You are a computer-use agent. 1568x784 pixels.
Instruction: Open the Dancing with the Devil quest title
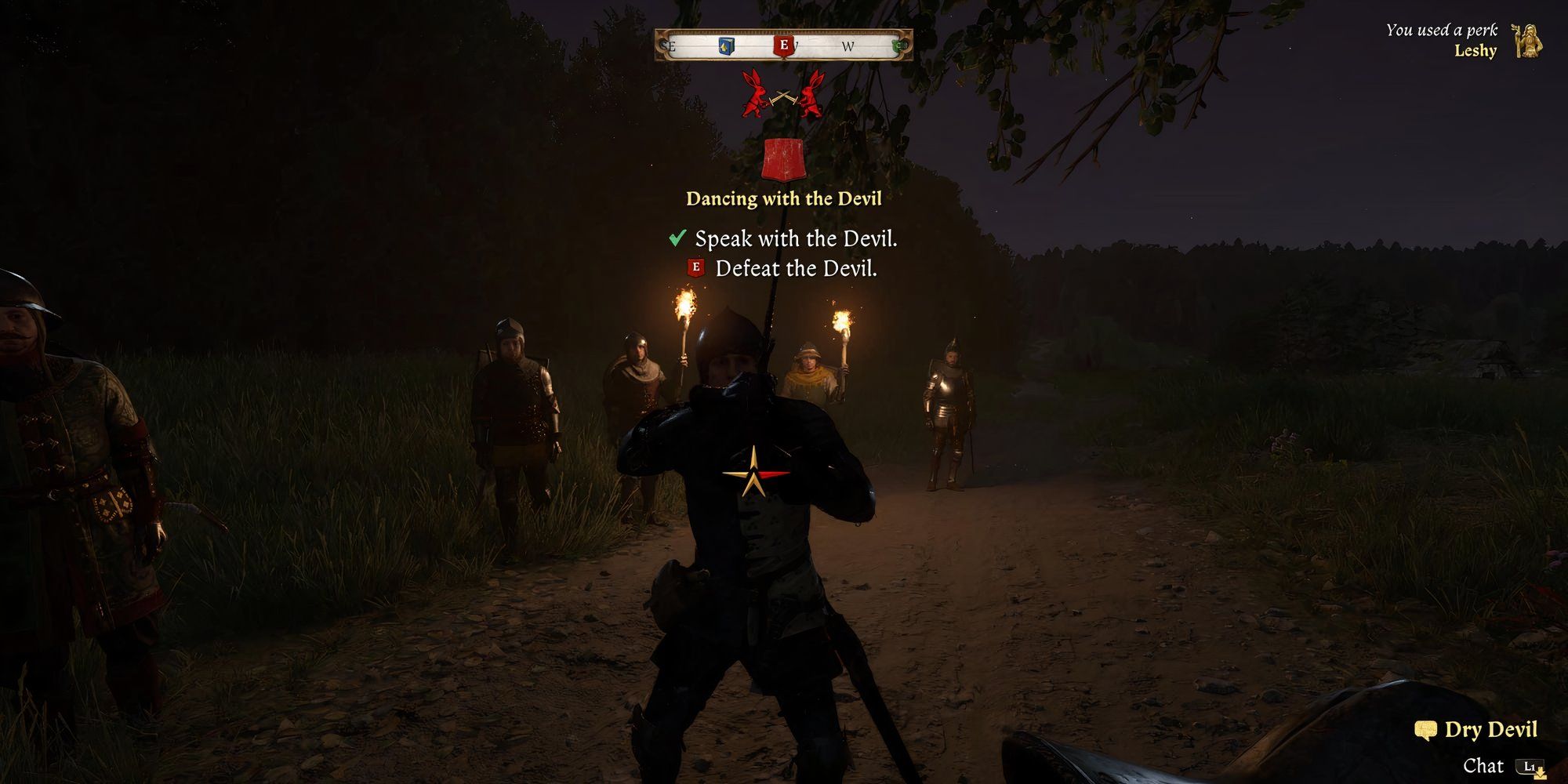(x=783, y=198)
